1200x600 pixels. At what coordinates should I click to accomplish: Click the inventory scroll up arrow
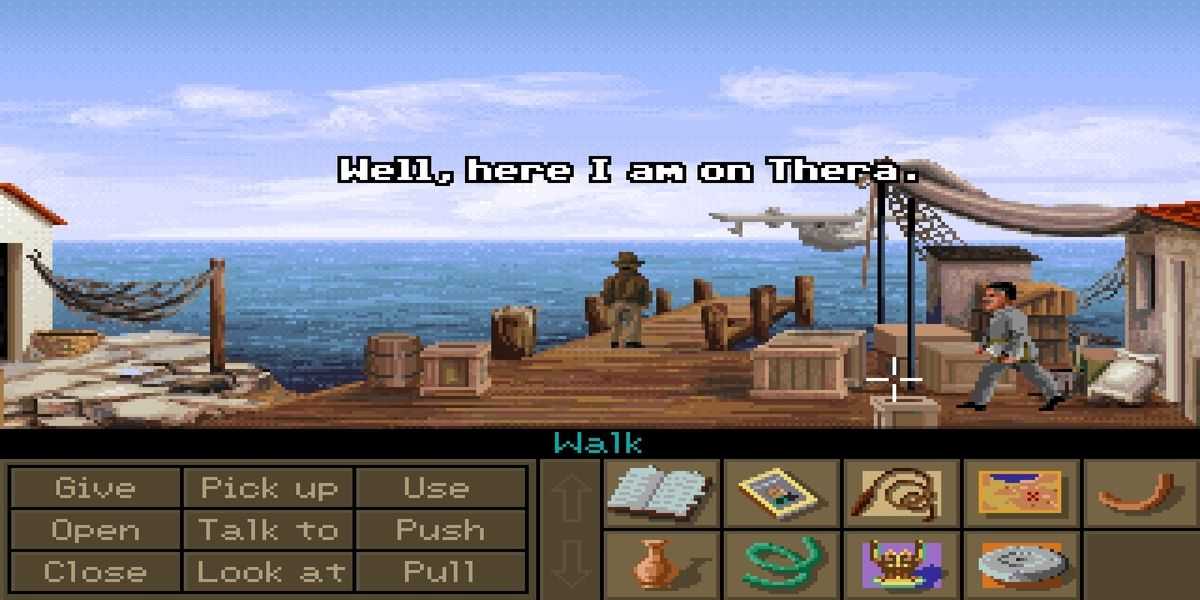(570, 497)
